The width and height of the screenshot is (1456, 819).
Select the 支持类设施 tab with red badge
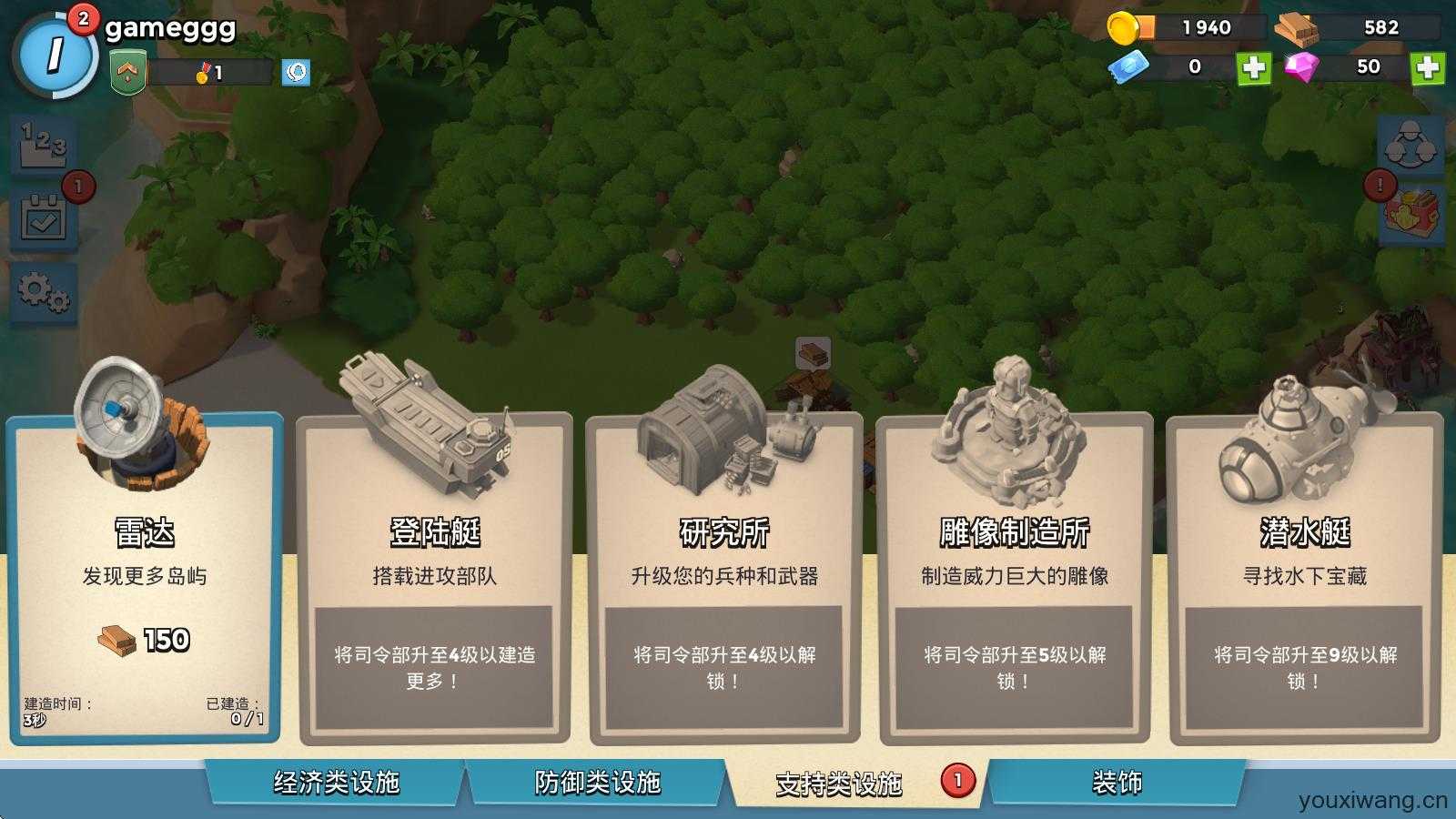(x=839, y=780)
